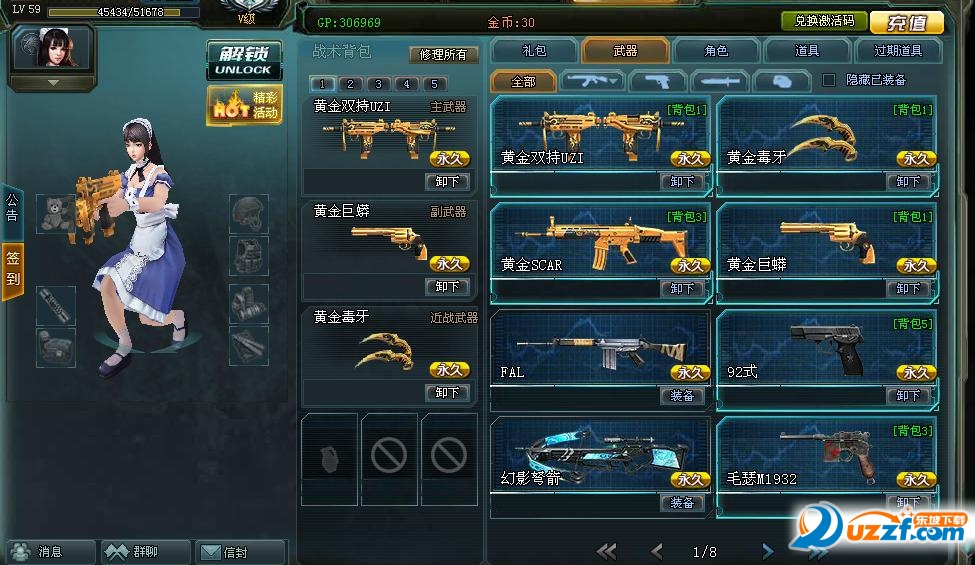Screen dimensions: 975x565
Task: Repair all with the 修理所有 button
Action: 442,54
